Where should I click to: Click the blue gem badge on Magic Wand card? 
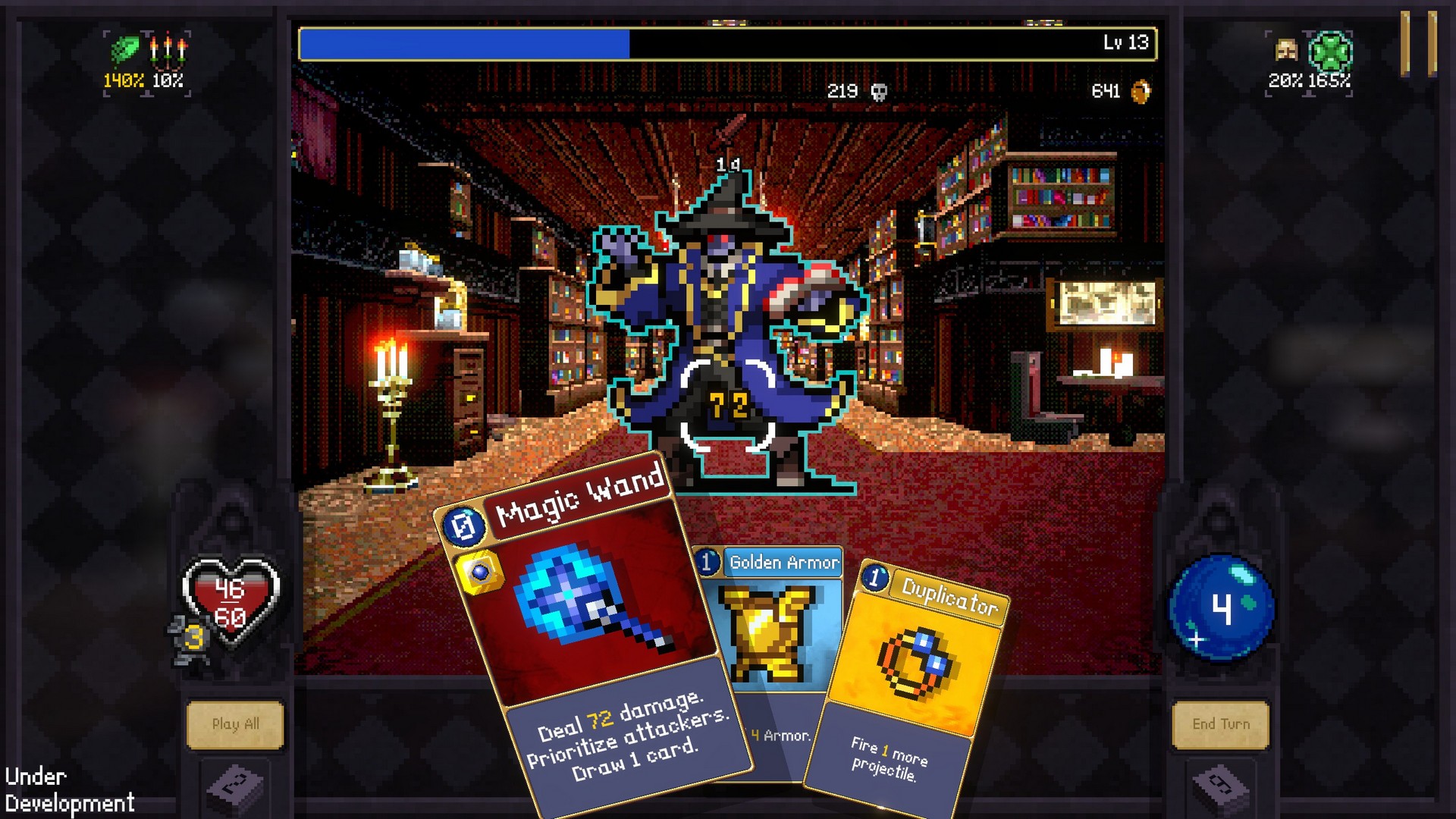point(482,569)
